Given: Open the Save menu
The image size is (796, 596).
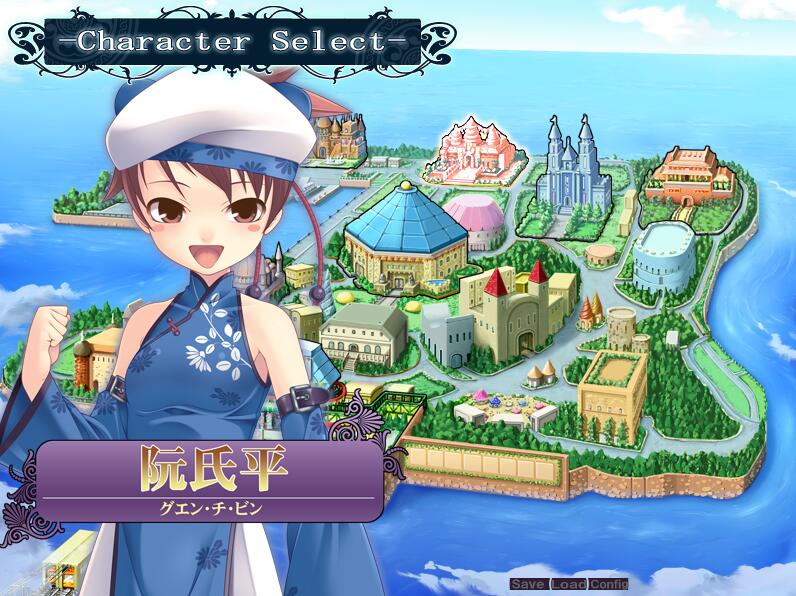Looking at the screenshot, I should click(529, 584).
